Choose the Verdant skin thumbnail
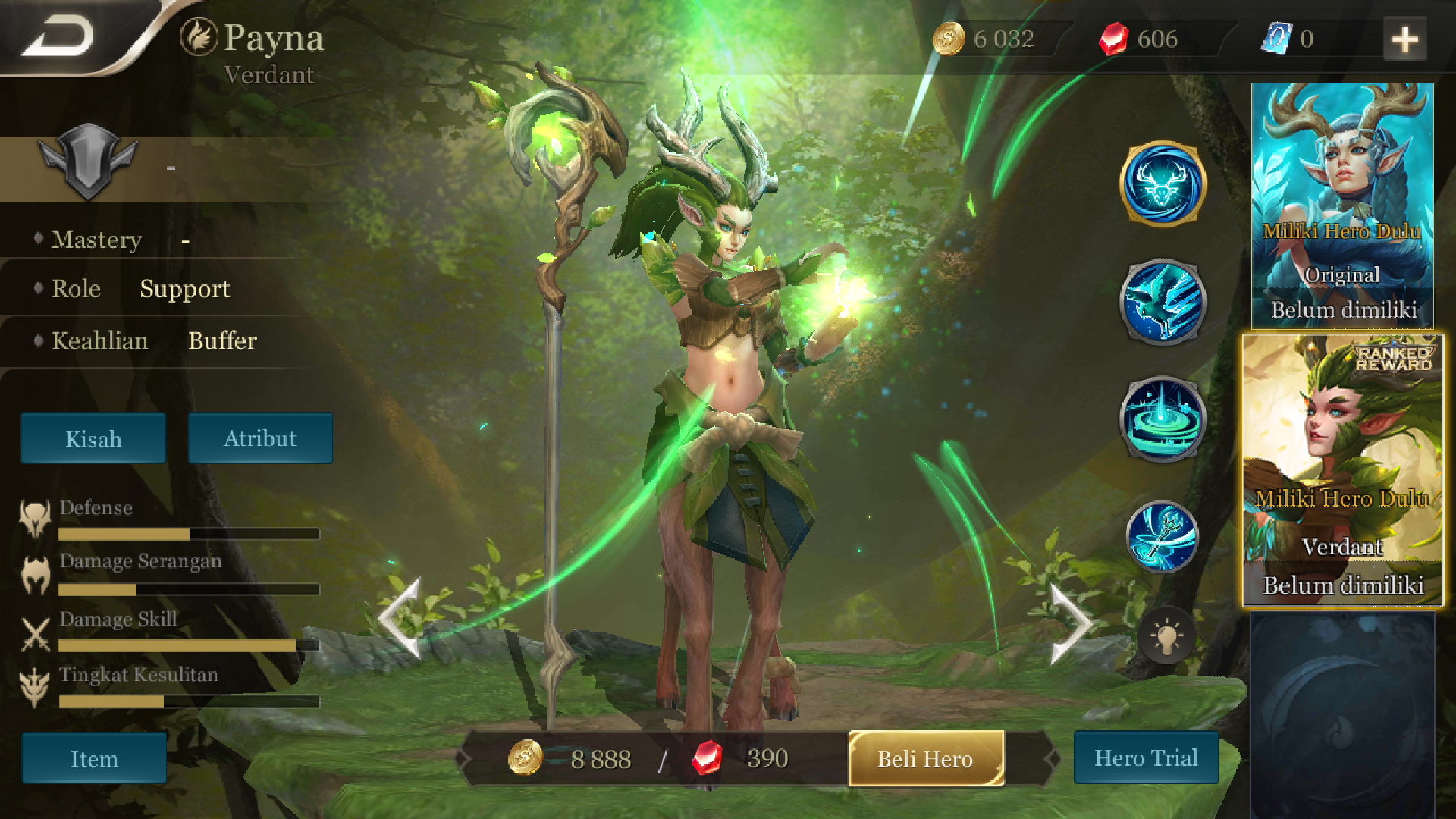 click(1342, 470)
